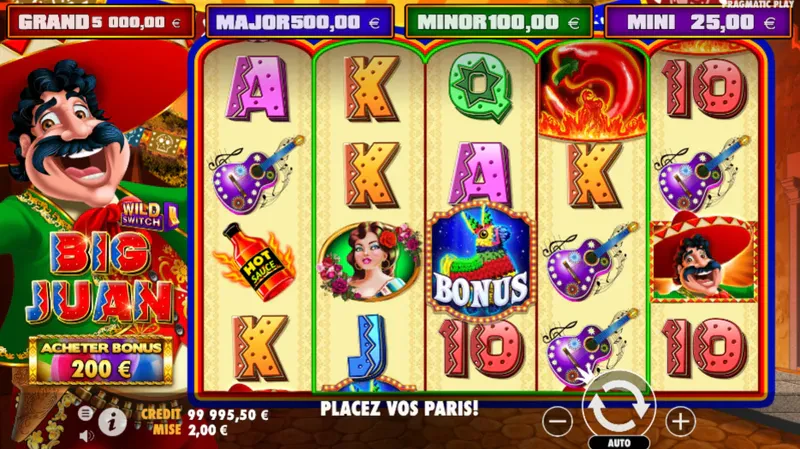Screen dimensions: 800x449
Task: Open the AUTO autoplay options
Action: point(618,441)
